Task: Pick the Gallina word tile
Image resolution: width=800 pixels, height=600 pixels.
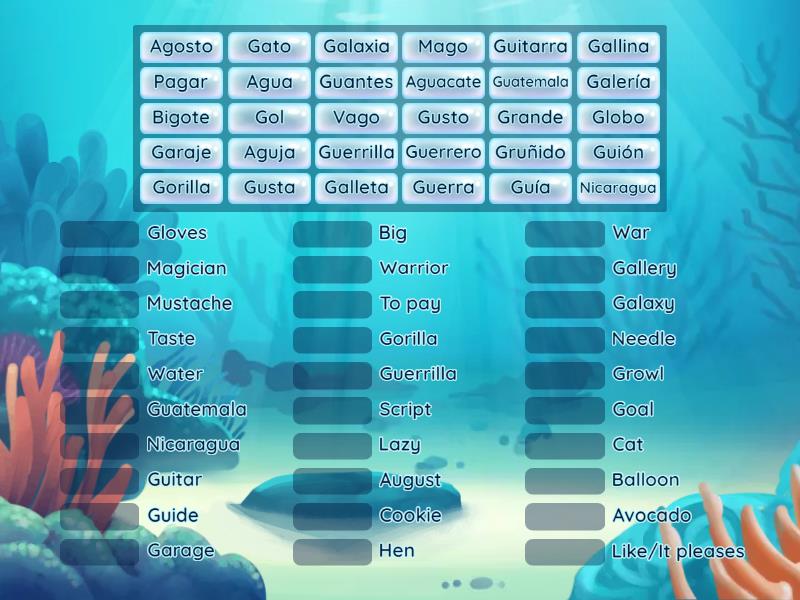Action: (x=618, y=47)
